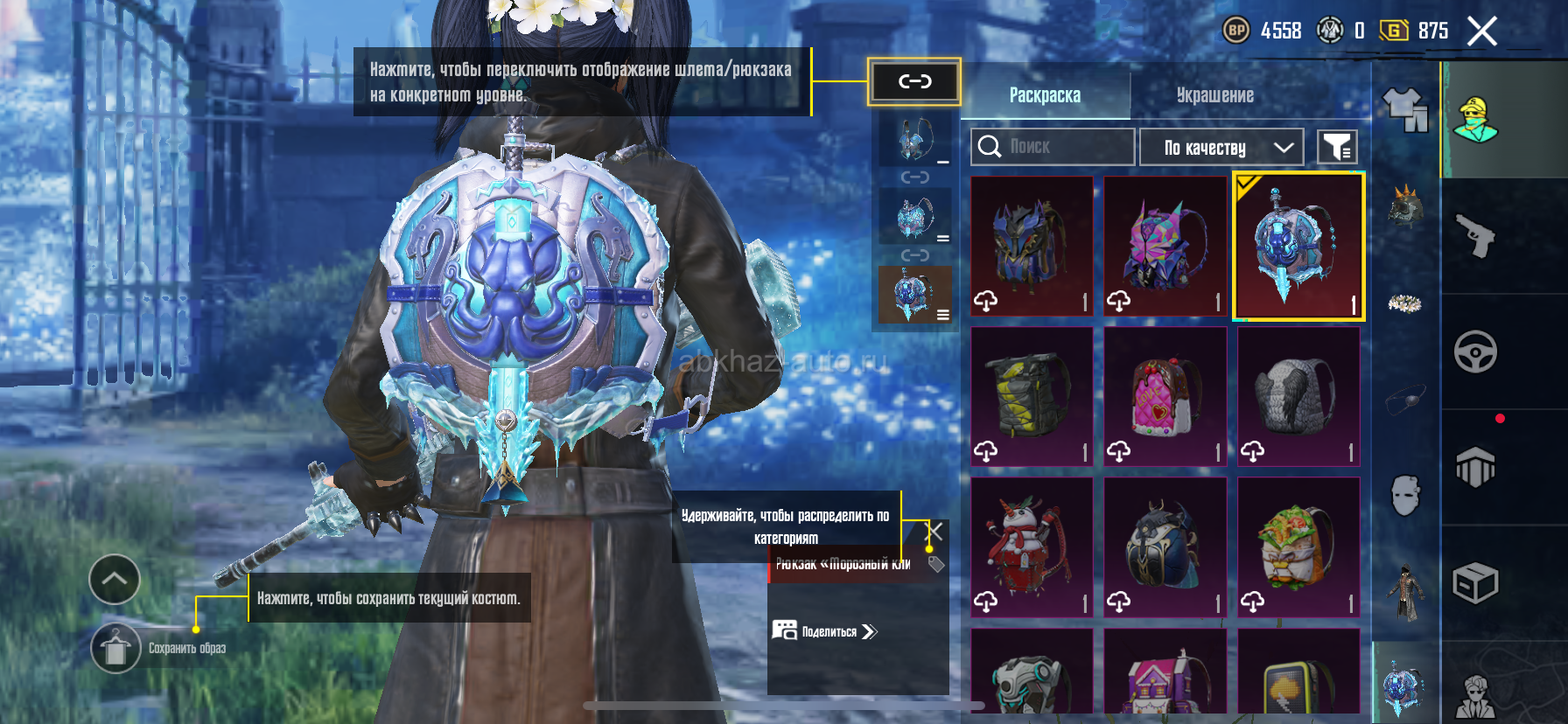The image size is (1568, 724).
Task: Select the pink-purple geometric backpack skin
Action: [x=1165, y=246]
